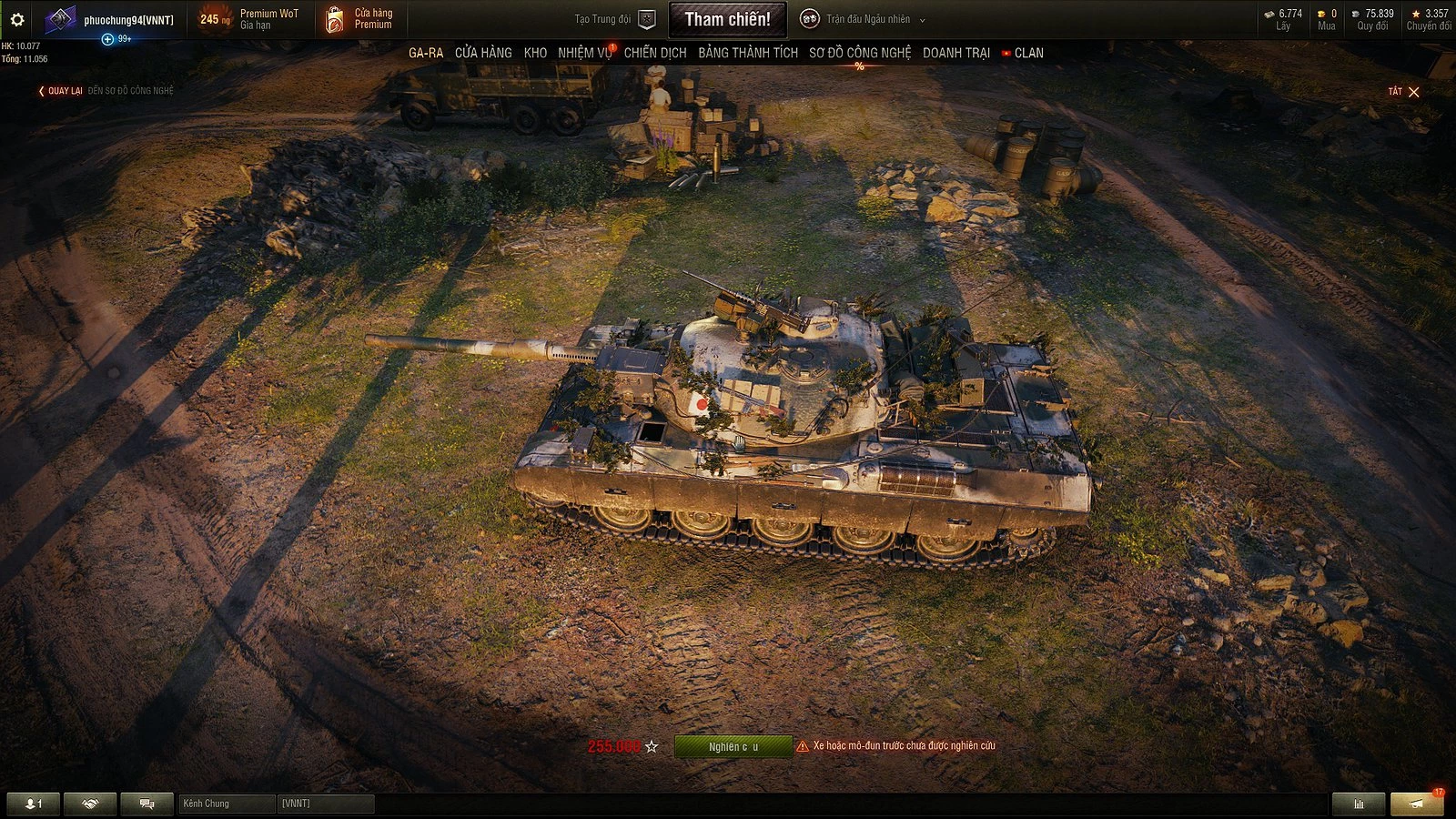Click the player count icon showing 1
This screenshot has height=819, width=1456.
pyautogui.click(x=32, y=804)
